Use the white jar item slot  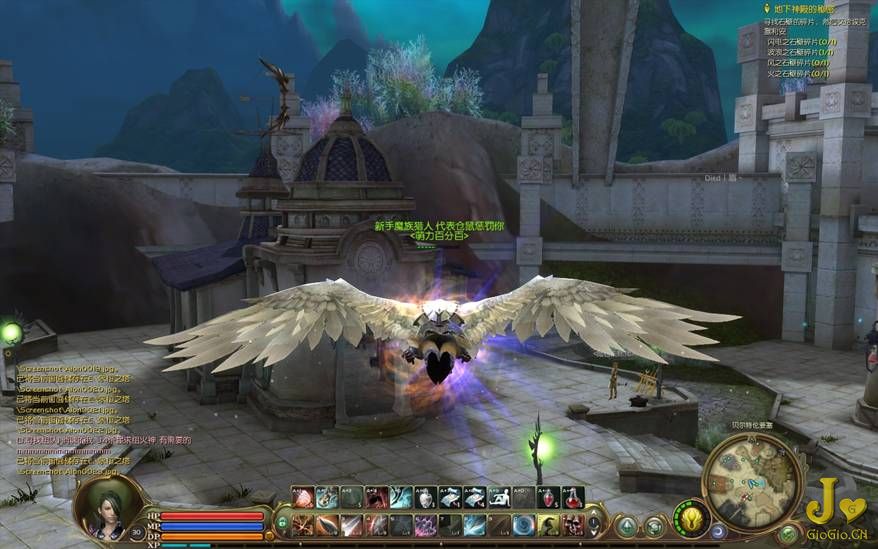point(424,497)
